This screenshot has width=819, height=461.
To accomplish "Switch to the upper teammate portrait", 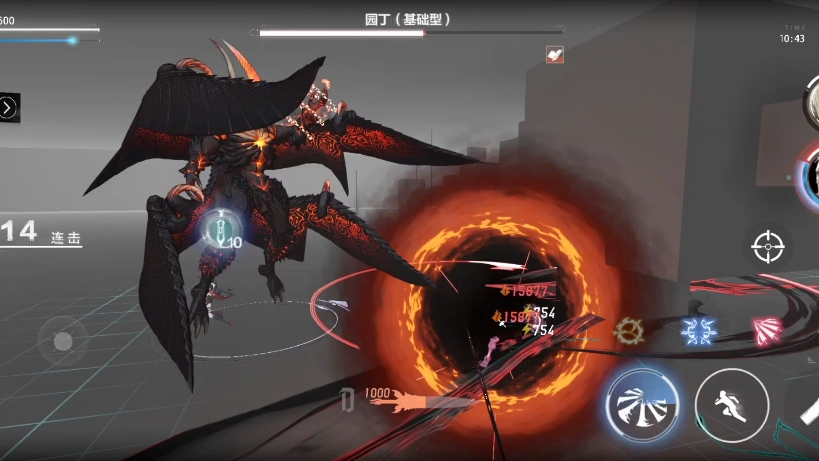I will tap(810, 98).
